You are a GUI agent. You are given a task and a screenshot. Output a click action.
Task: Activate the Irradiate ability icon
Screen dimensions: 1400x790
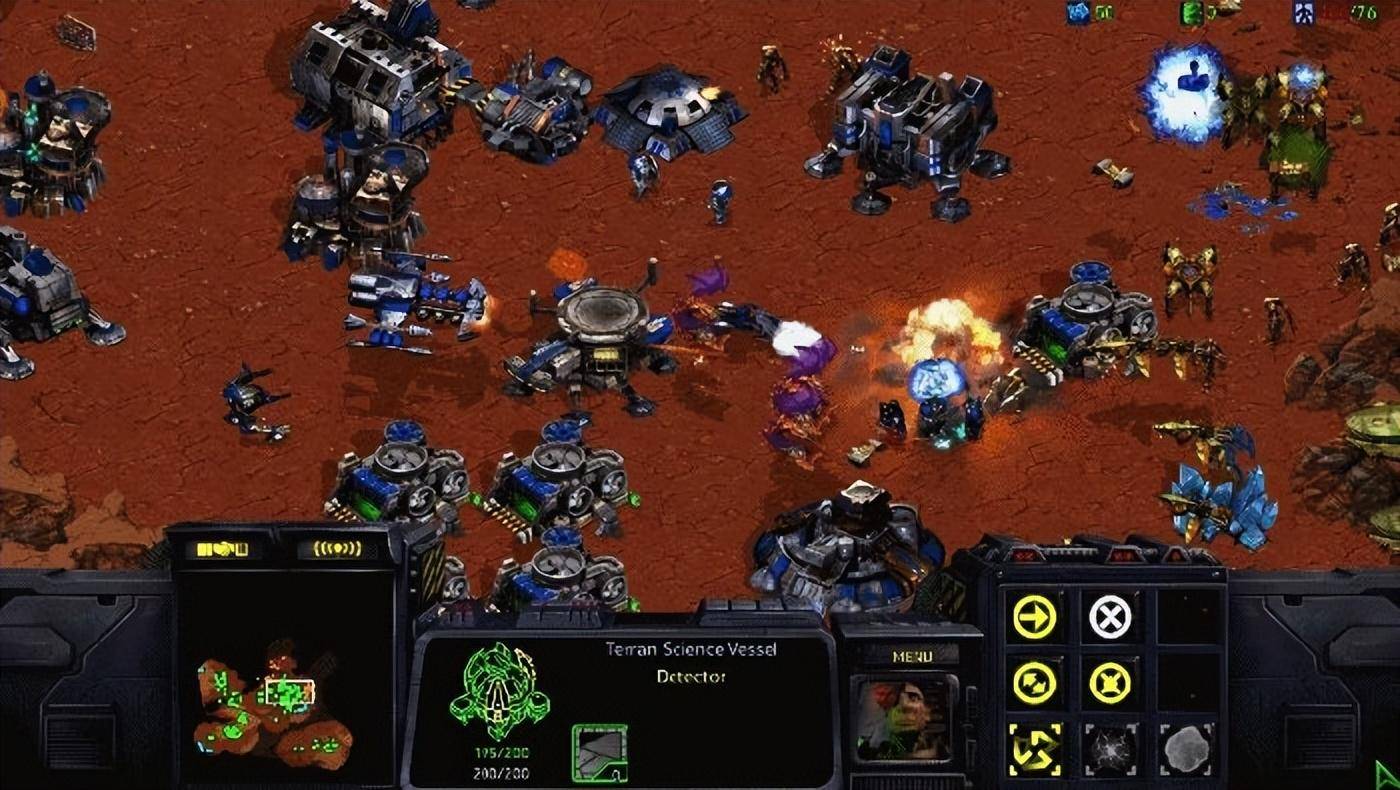[x=1185, y=749]
